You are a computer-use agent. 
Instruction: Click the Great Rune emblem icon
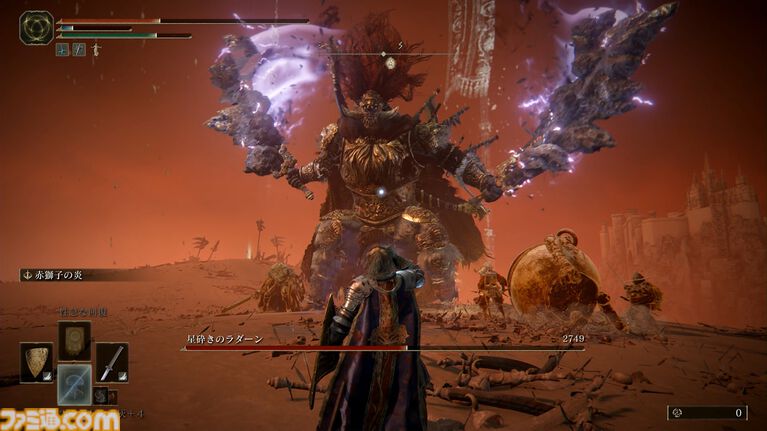click(x=36, y=27)
